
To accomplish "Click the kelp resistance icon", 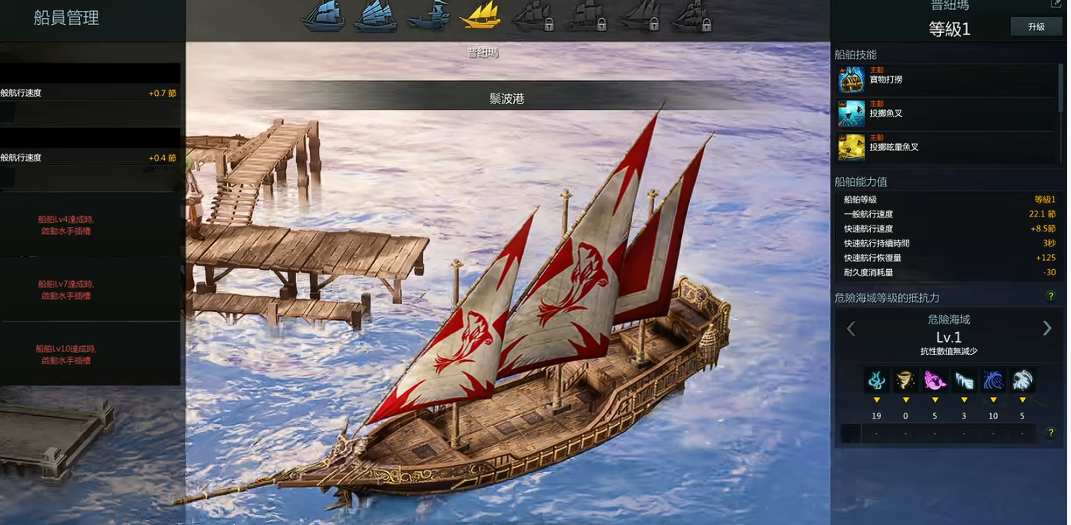I will point(877,380).
